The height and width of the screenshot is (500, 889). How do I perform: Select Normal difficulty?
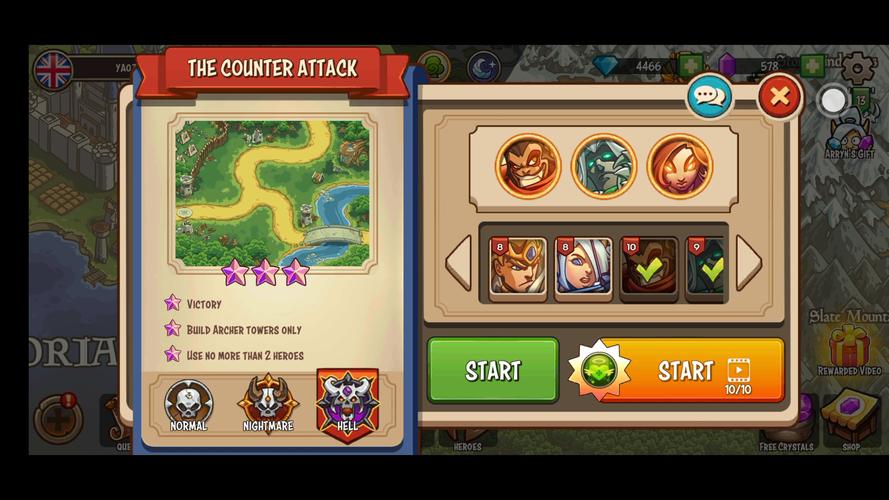pos(188,405)
